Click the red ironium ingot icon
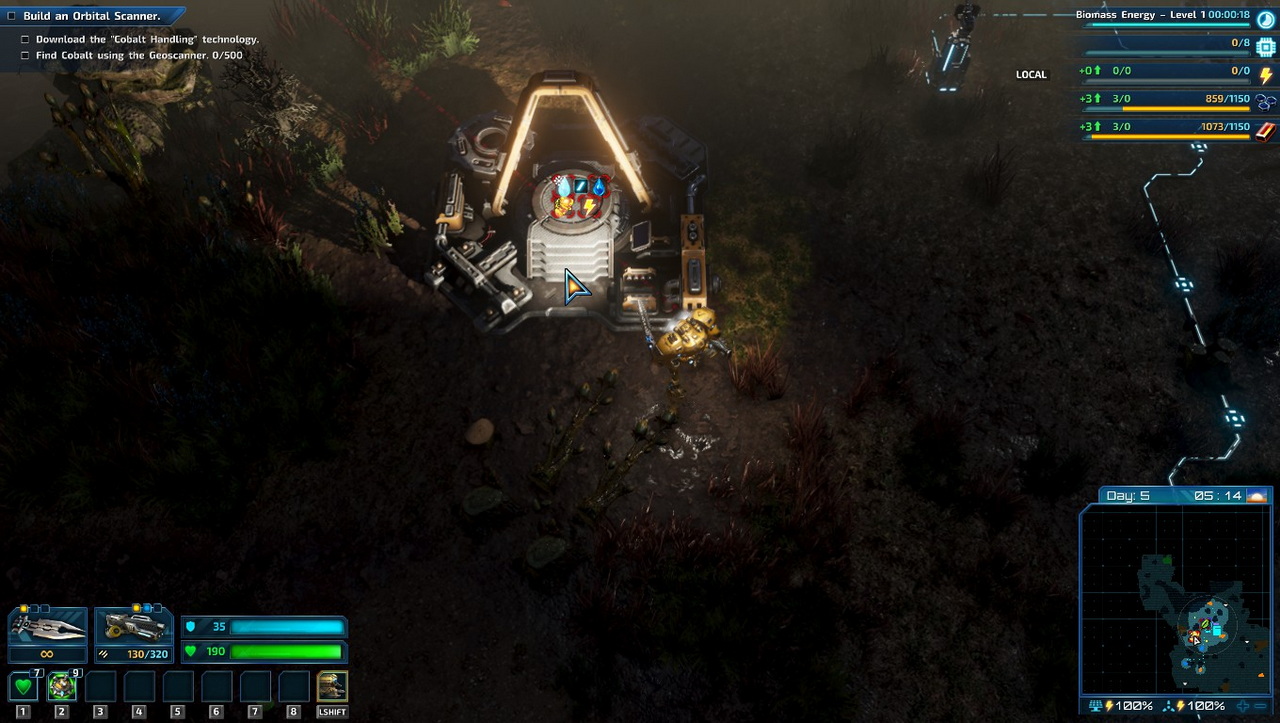 tap(1266, 129)
